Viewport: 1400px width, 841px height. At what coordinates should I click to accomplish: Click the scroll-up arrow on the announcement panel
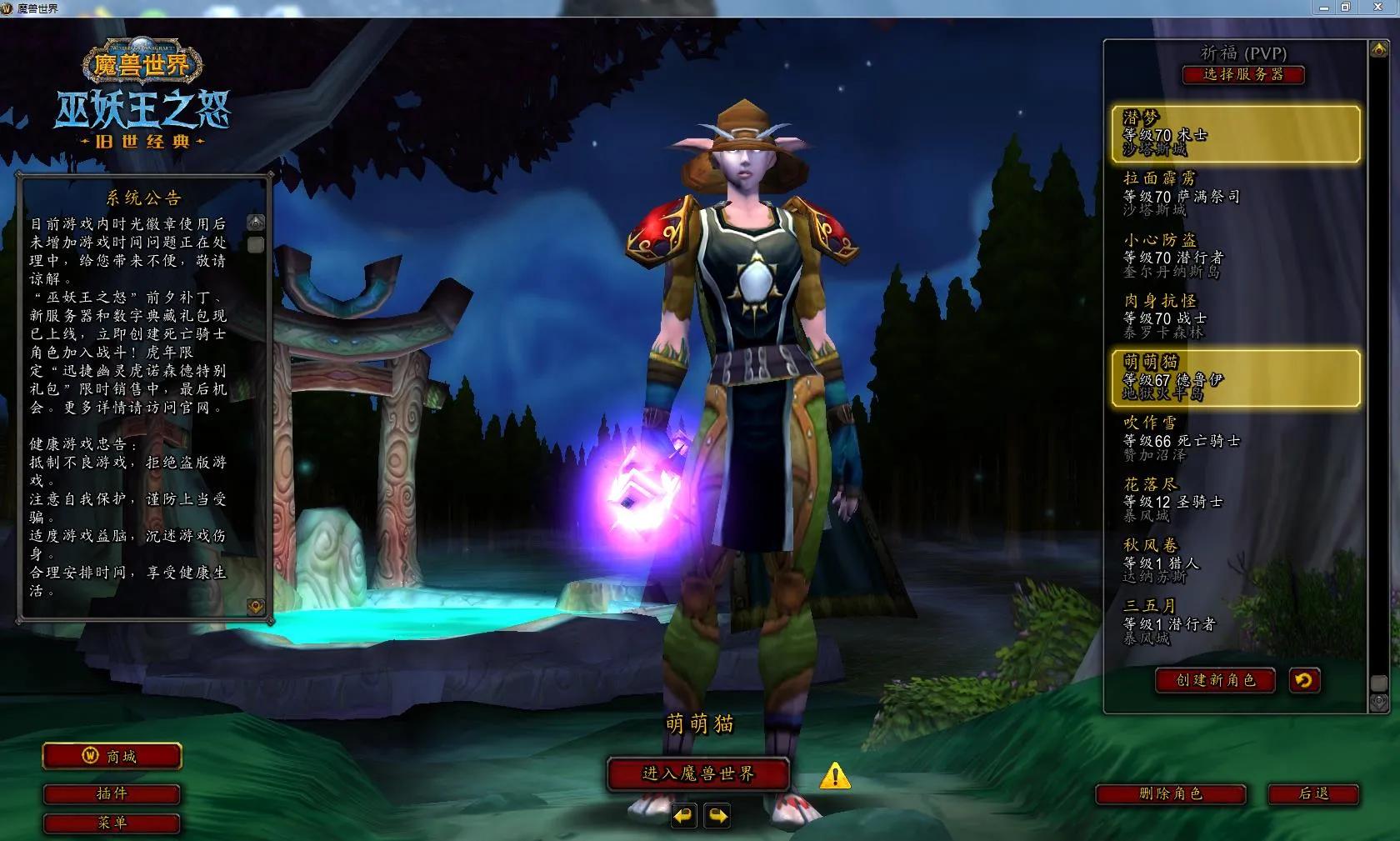point(254,222)
